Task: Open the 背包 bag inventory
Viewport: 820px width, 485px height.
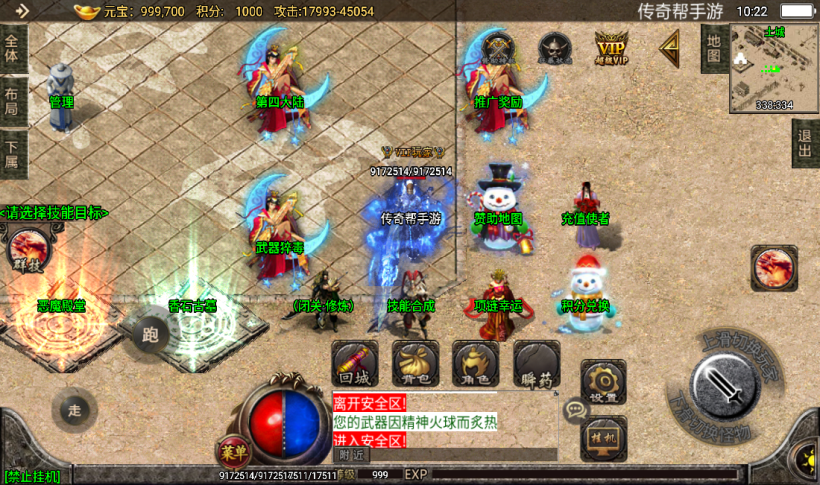Action: [x=416, y=365]
